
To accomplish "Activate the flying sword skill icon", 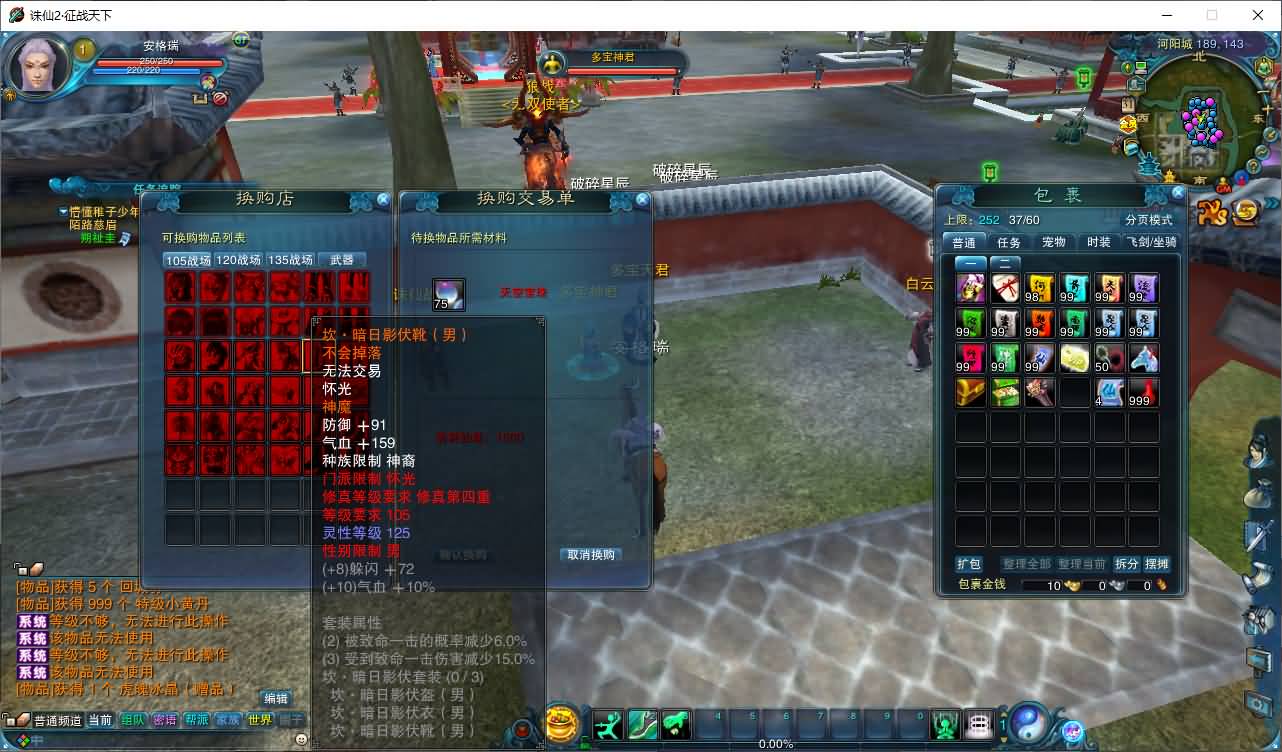I will [x=643, y=722].
